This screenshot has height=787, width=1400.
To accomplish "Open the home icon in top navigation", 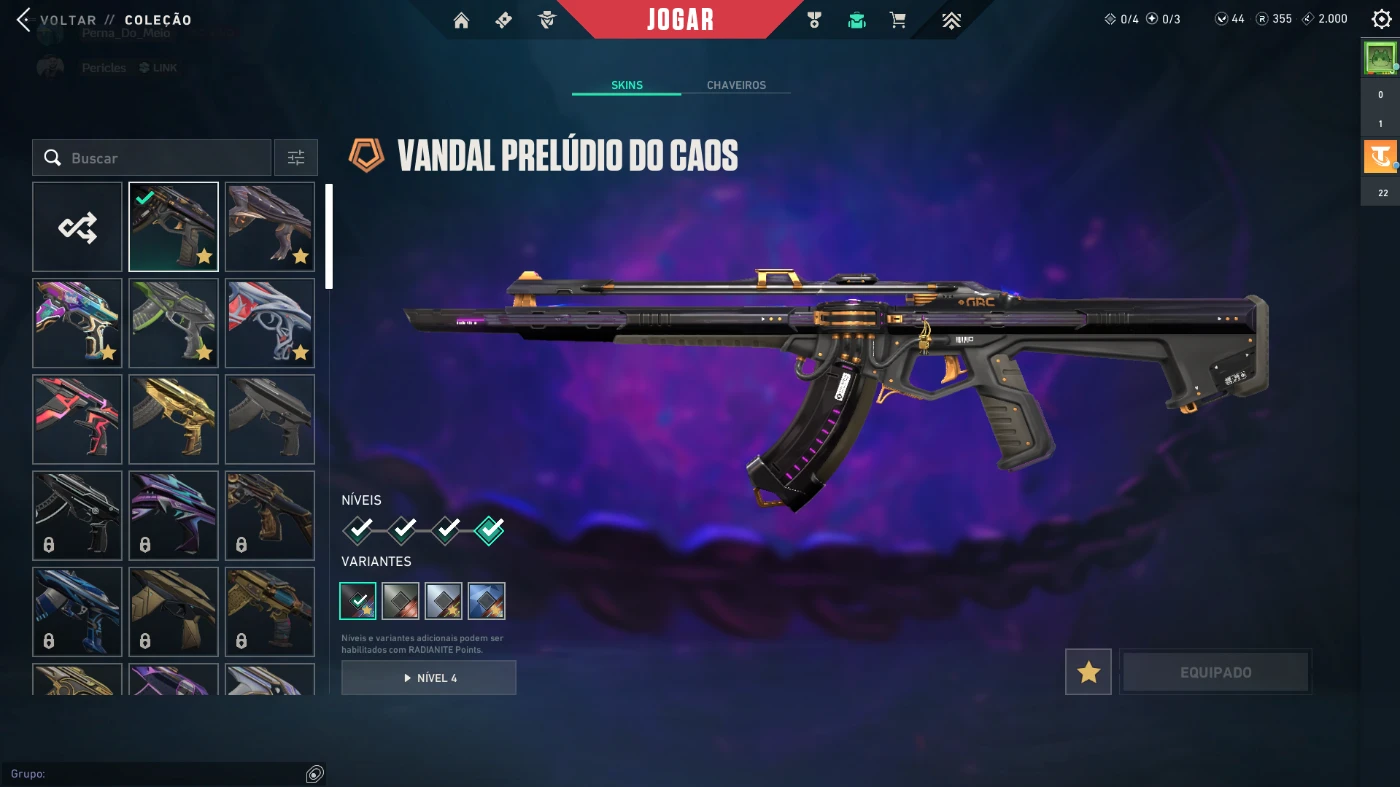I will [461, 20].
